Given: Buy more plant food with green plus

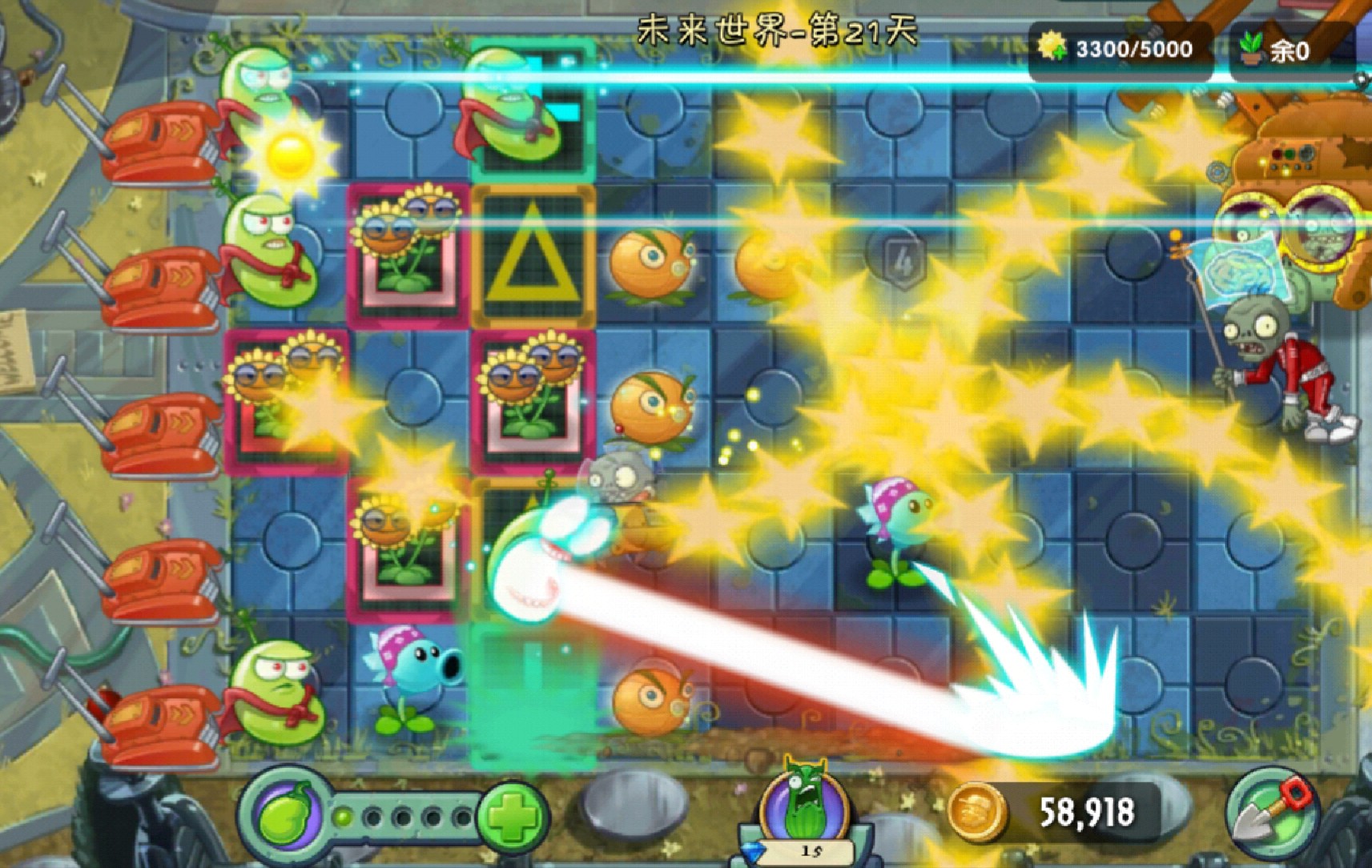Looking at the screenshot, I should click(512, 818).
